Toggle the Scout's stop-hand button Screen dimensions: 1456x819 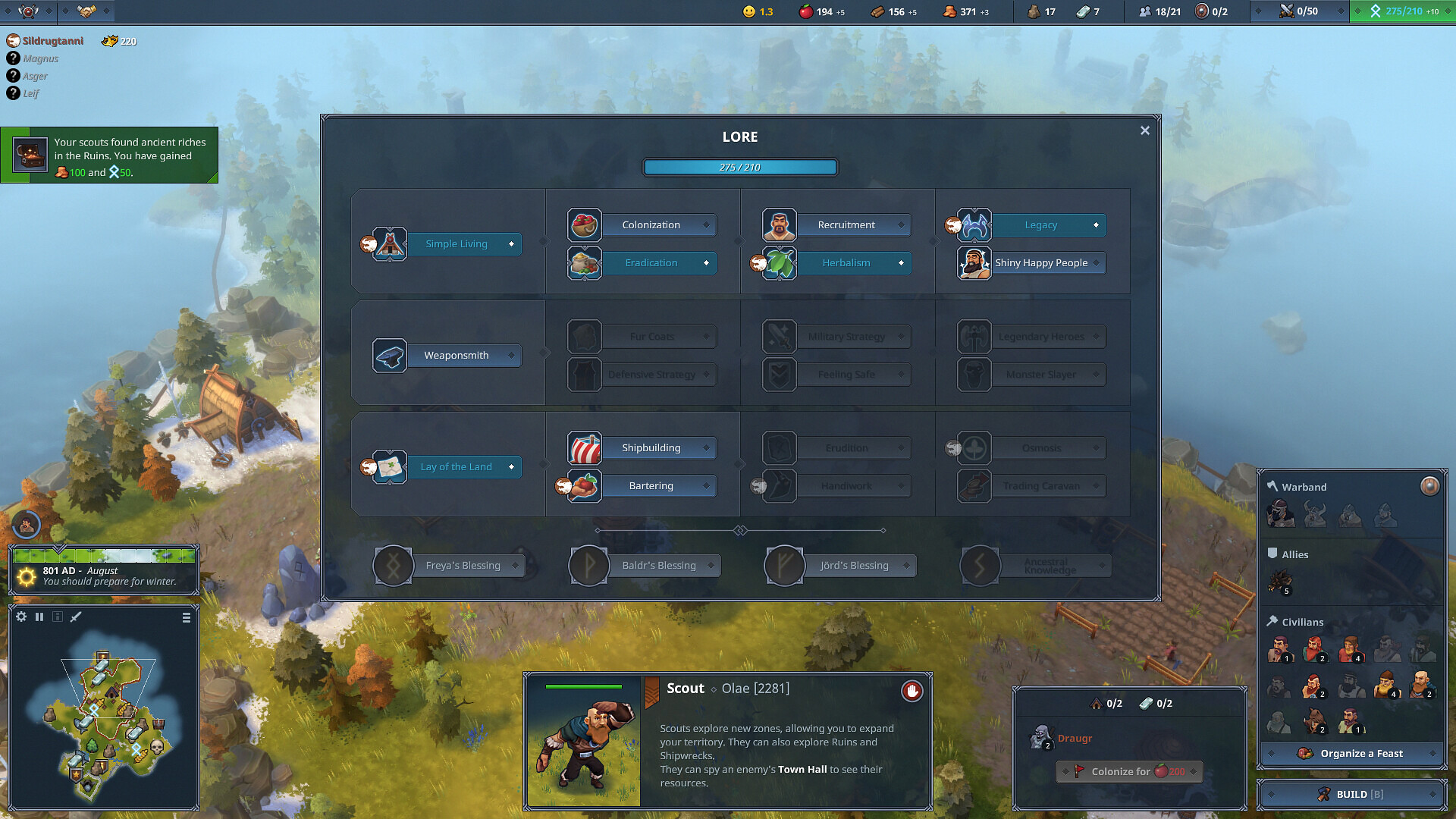coord(912,692)
